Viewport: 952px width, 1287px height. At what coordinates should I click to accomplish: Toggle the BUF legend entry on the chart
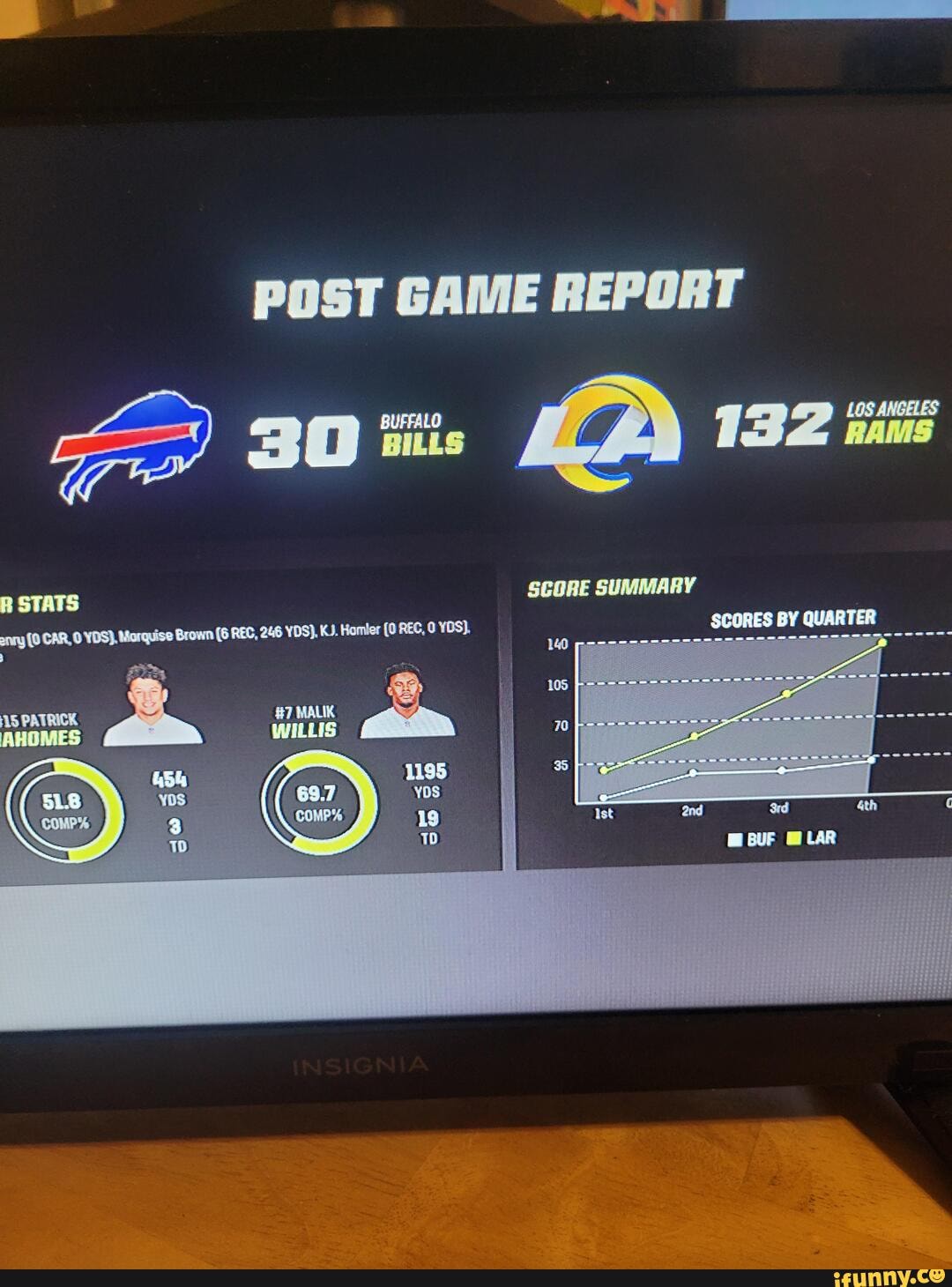[x=754, y=839]
